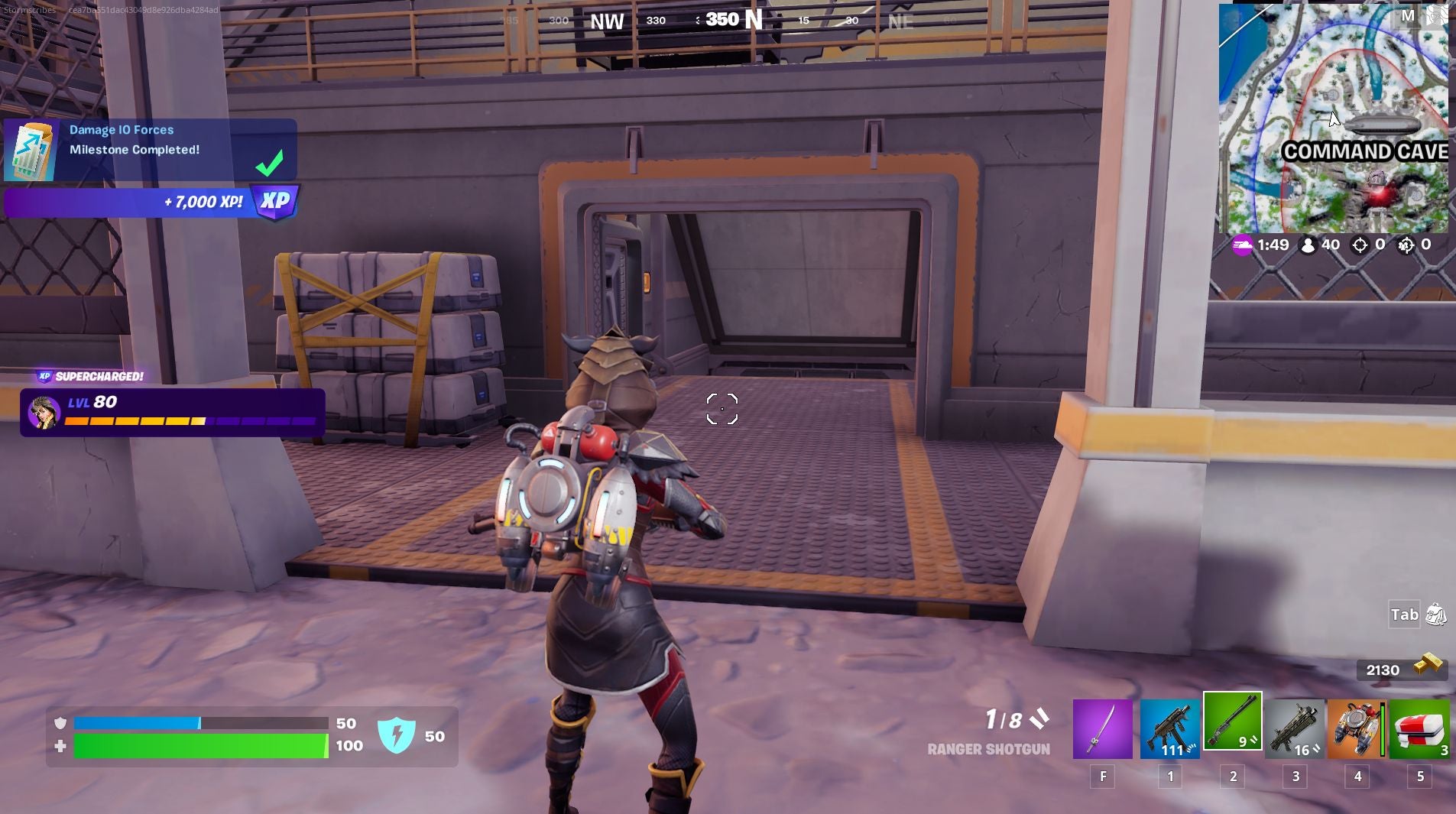This screenshot has width=1456, height=814.
Task: Click the players remaining icon showing 40
Action: point(1308,245)
